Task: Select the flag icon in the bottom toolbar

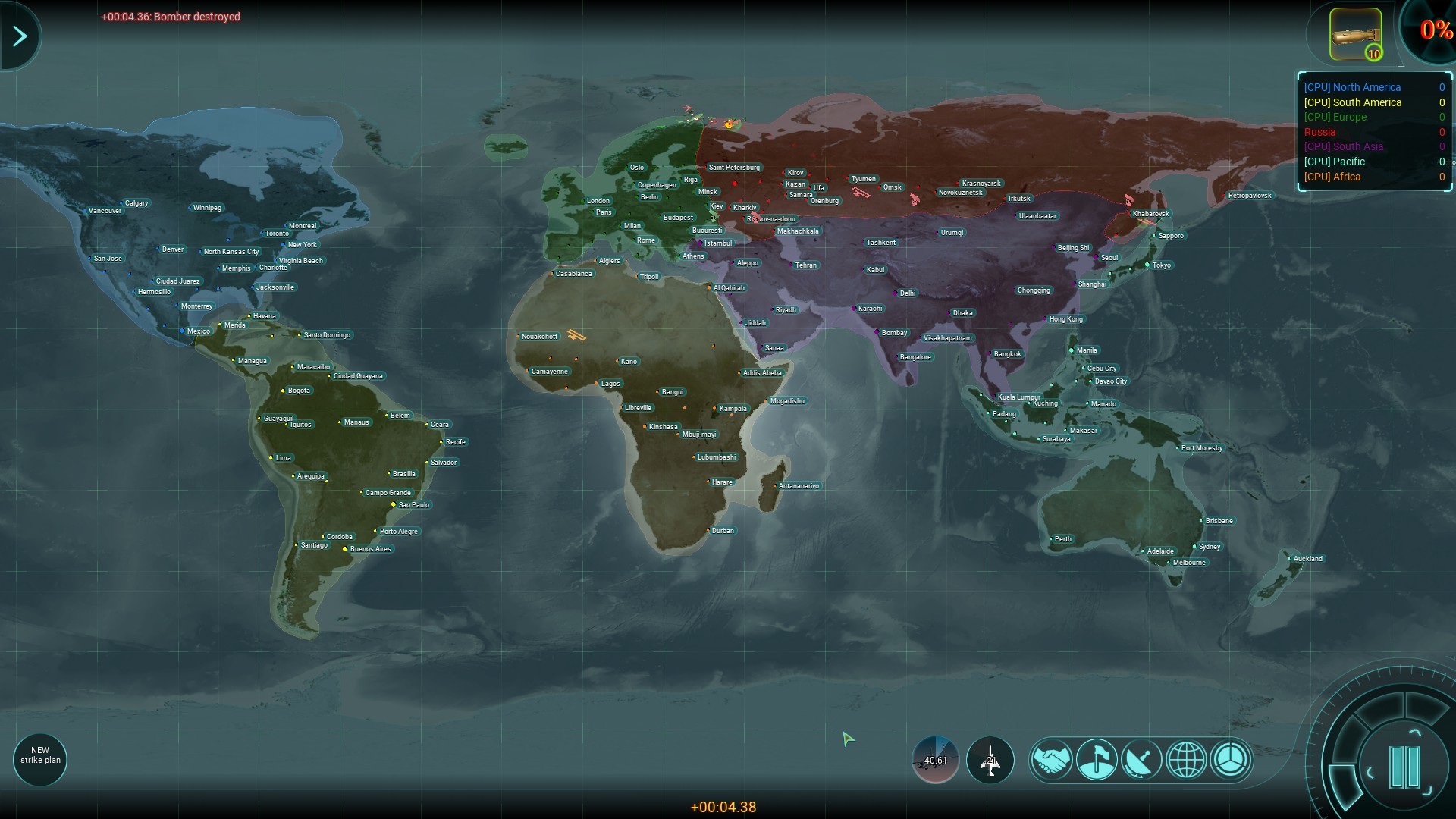Action: click(1097, 760)
